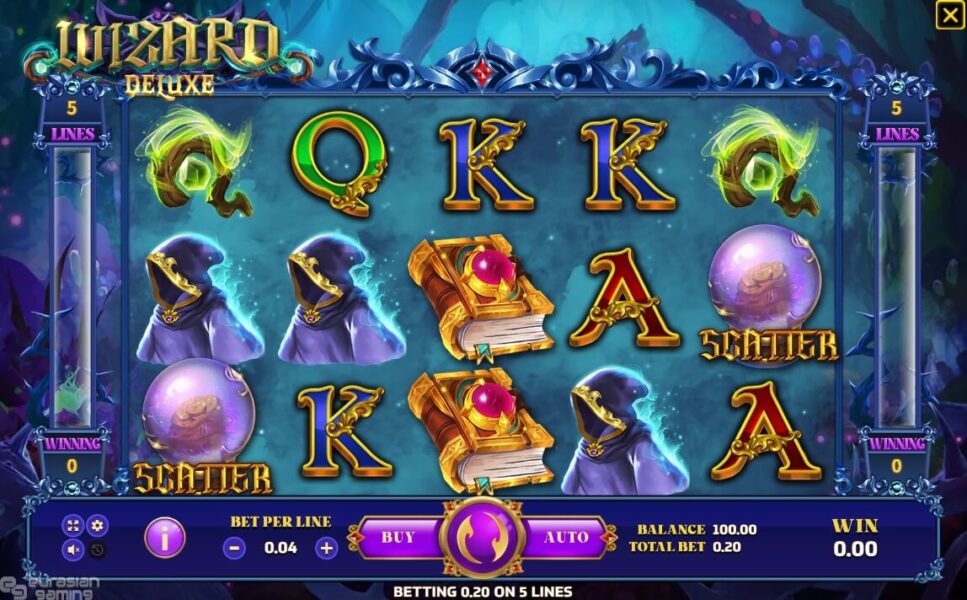Open the spin history clock icon
Screen dimensions: 967x600
click(x=97, y=549)
